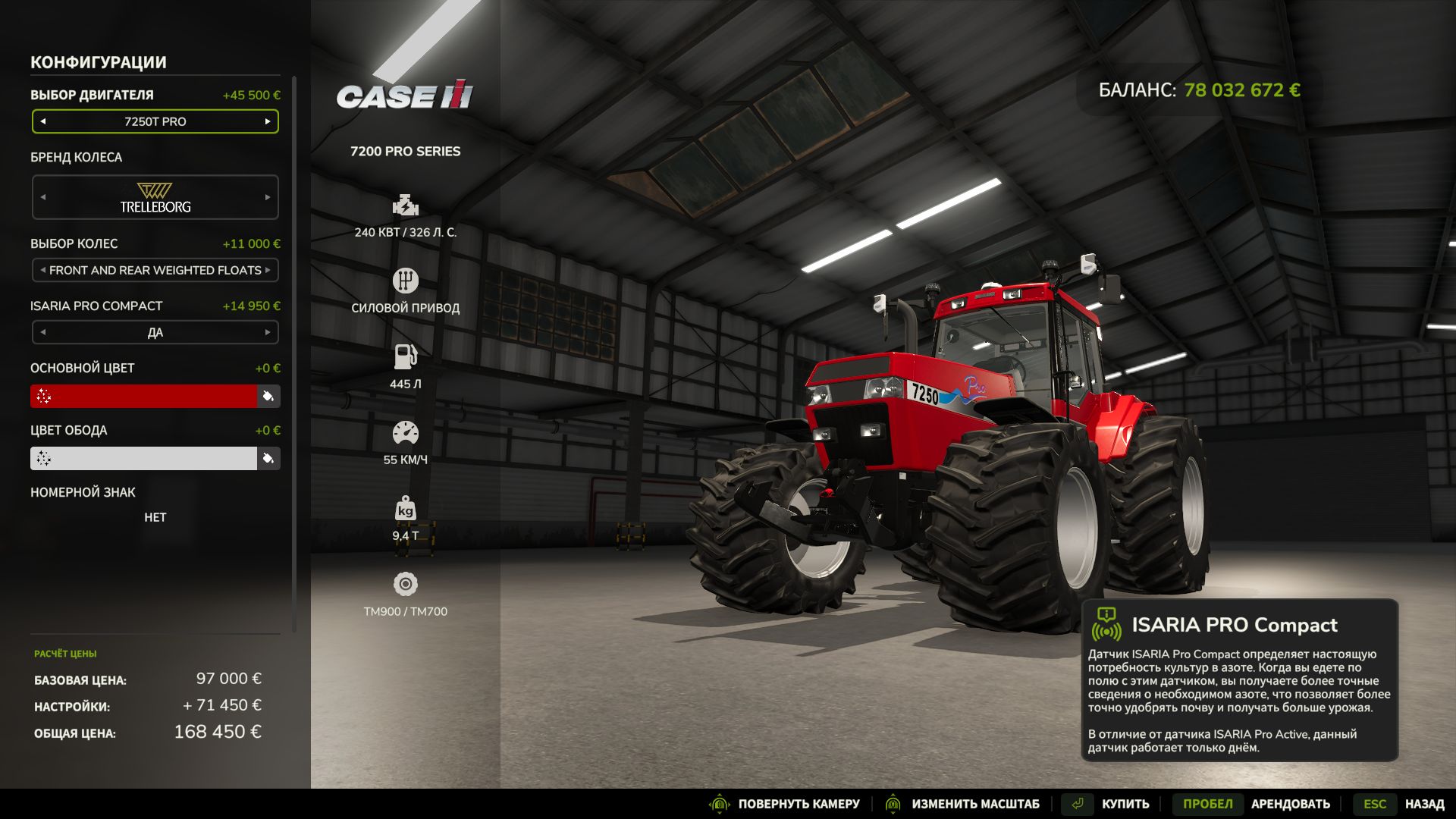
Task: Go back with the Назад button
Action: pyautogui.click(x=1423, y=804)
